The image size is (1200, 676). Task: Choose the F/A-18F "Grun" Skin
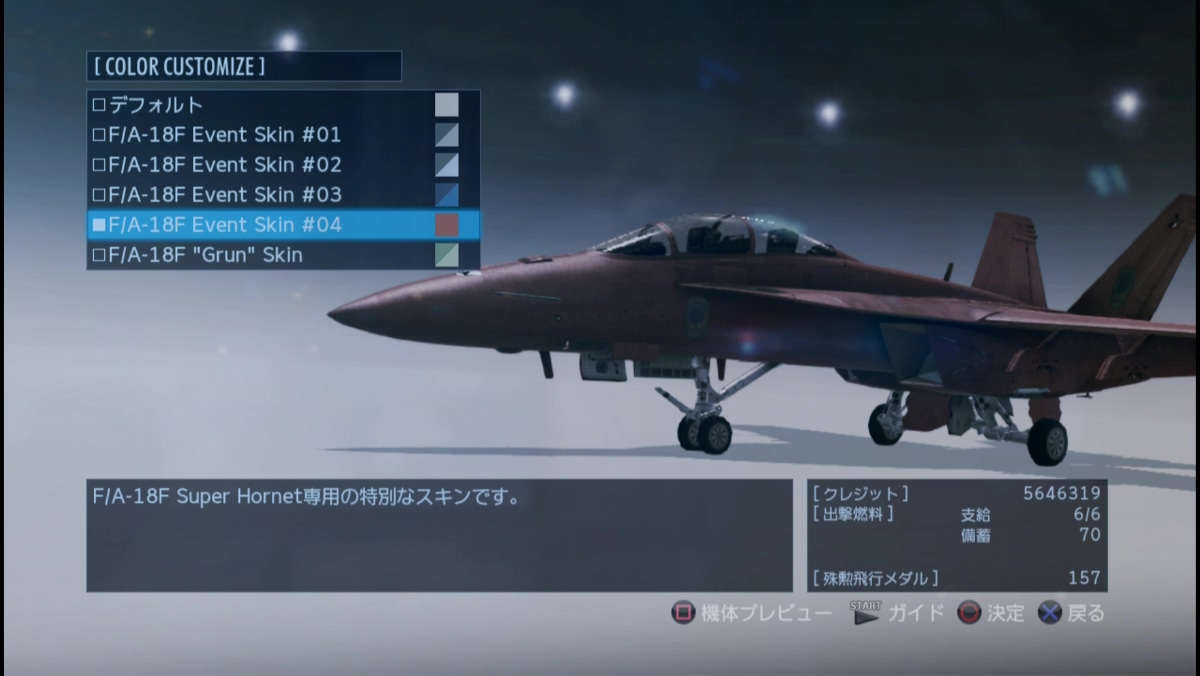(x=206, y=255)
